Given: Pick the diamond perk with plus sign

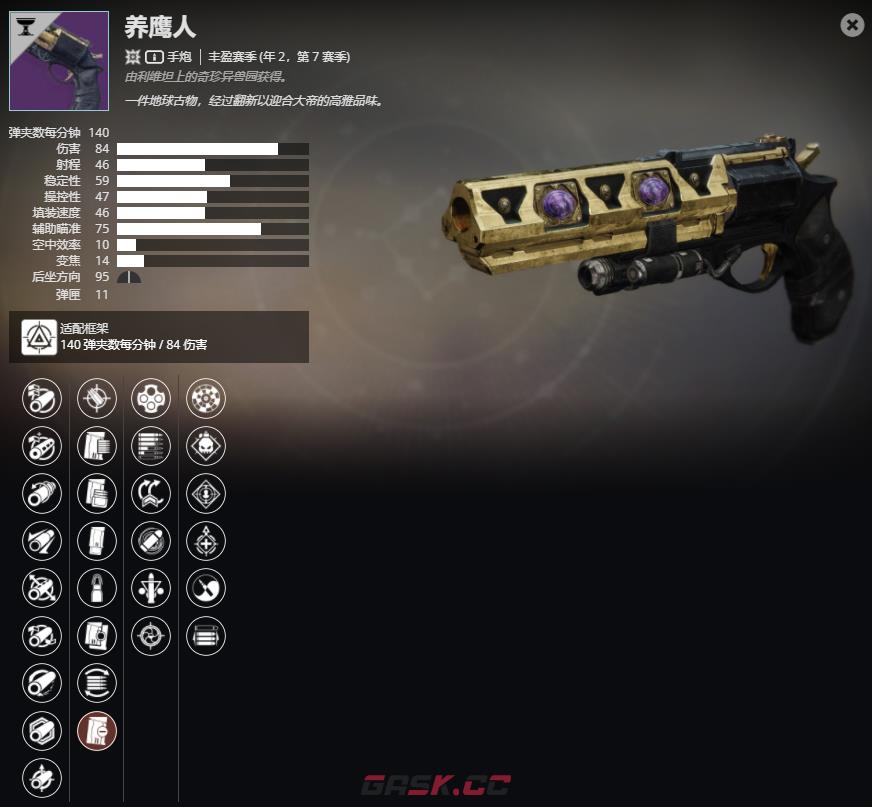Looking at the screenshot, I should pos(206,540).
